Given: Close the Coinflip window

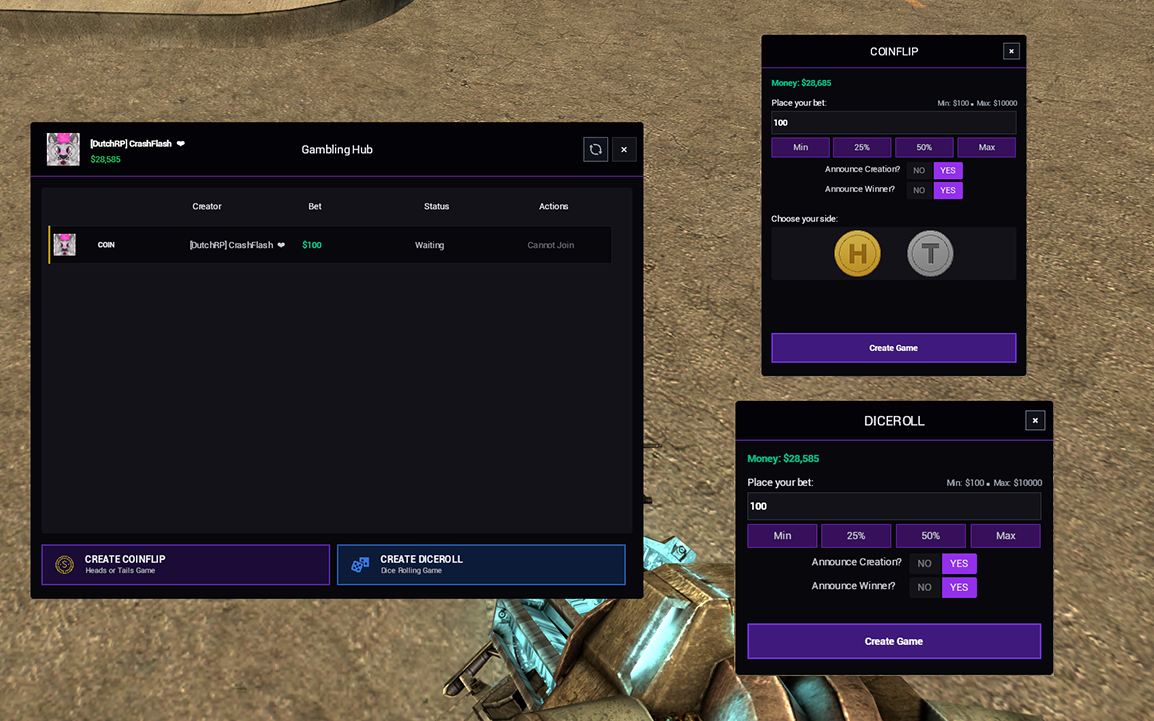Looking at the screenshot, I should 1011,51.
